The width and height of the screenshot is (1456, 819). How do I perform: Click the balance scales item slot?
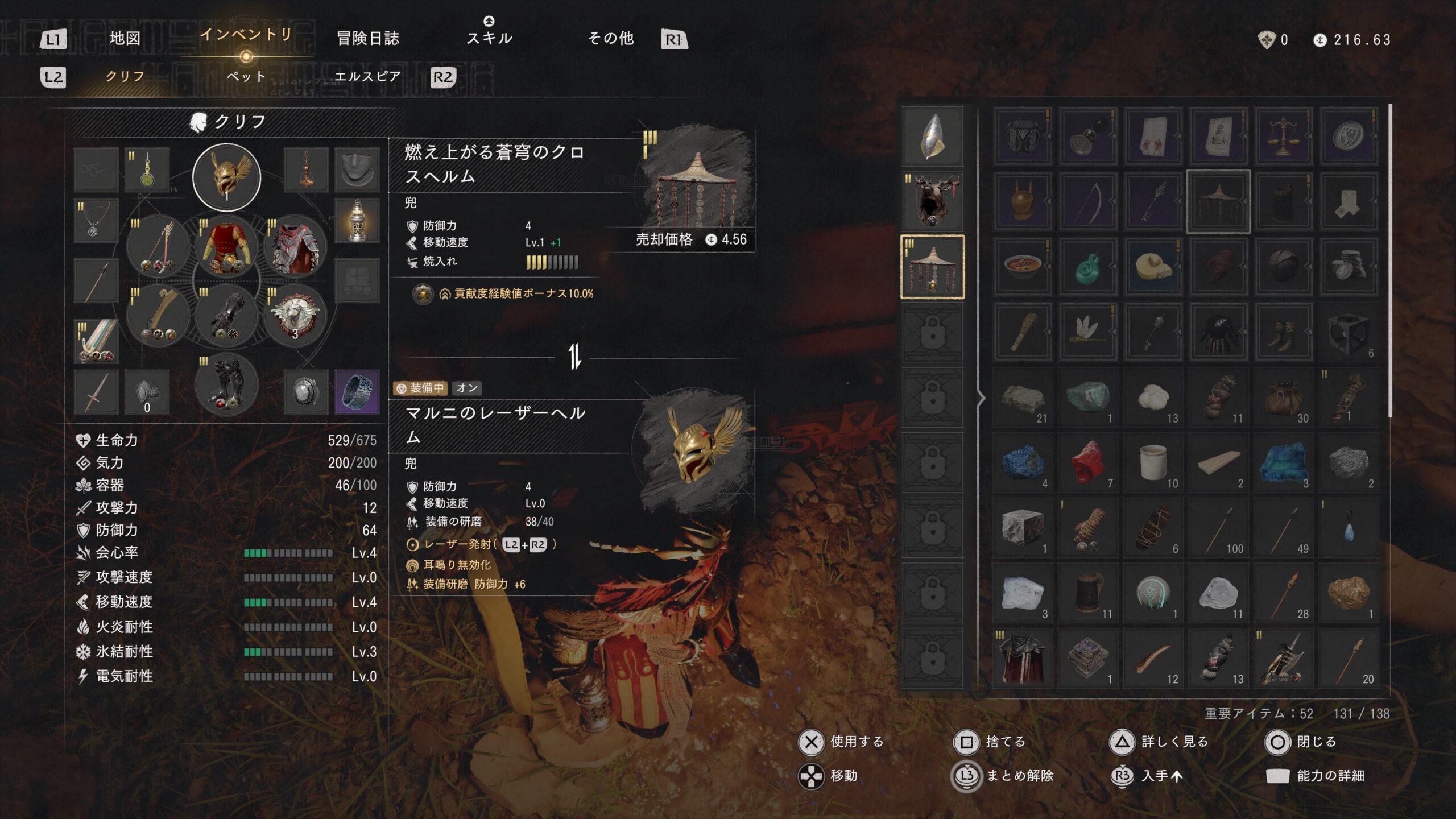pos(1283,136)
